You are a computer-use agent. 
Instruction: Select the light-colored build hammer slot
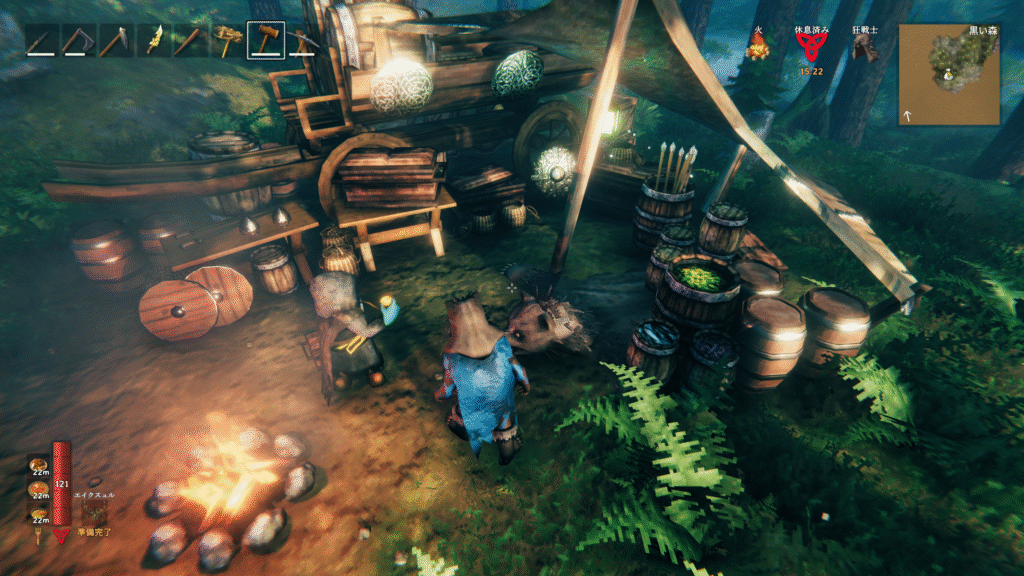[x=229, y=40]
